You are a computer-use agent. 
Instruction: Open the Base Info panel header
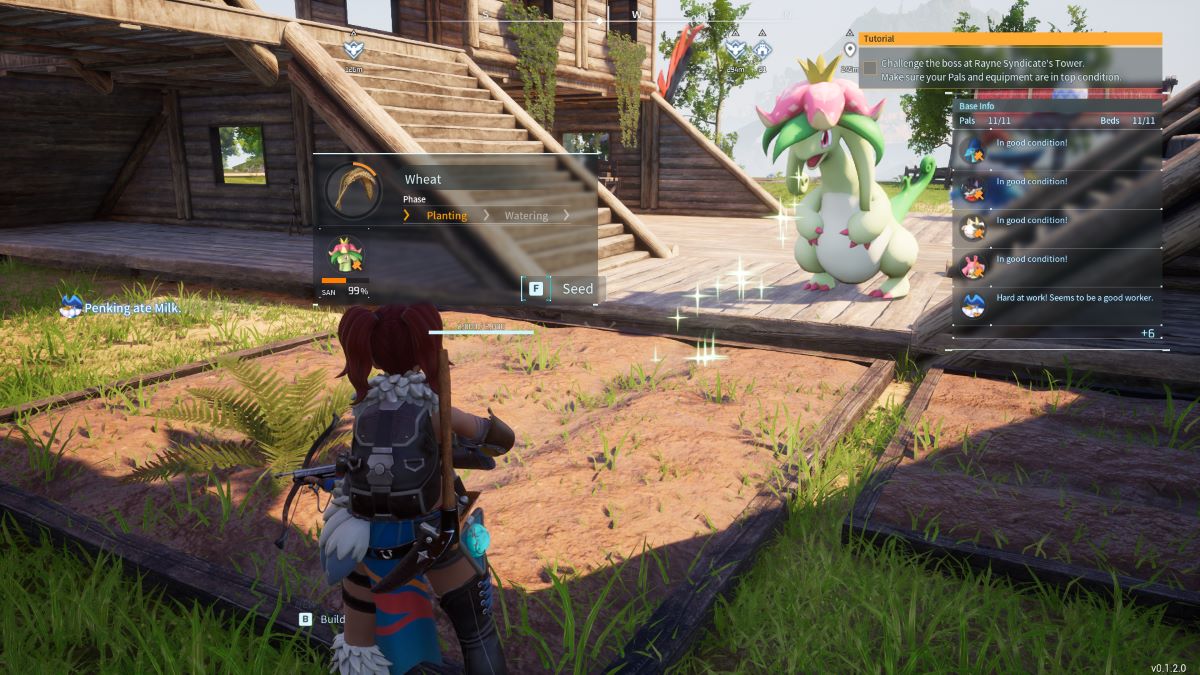click(x=1055, y=106)
